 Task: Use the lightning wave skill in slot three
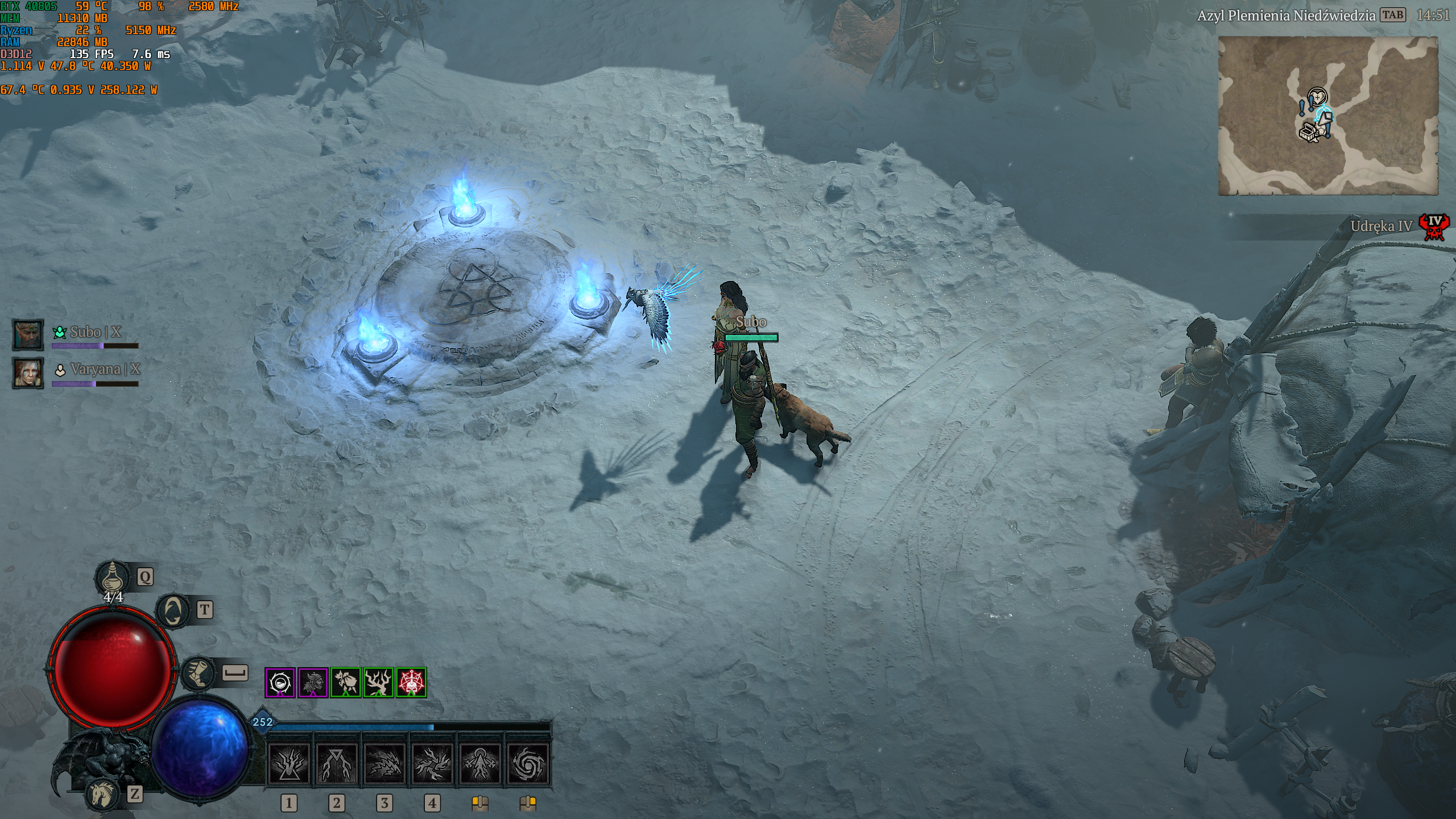(x=384, y=763)
